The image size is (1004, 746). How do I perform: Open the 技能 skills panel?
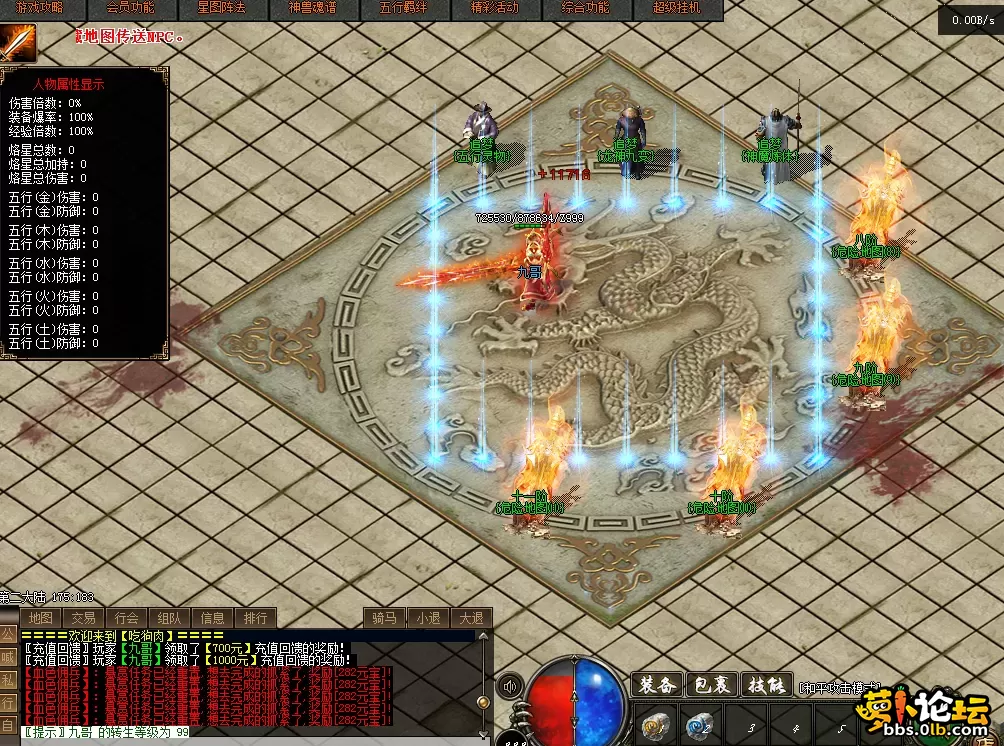tap(767, 685)
